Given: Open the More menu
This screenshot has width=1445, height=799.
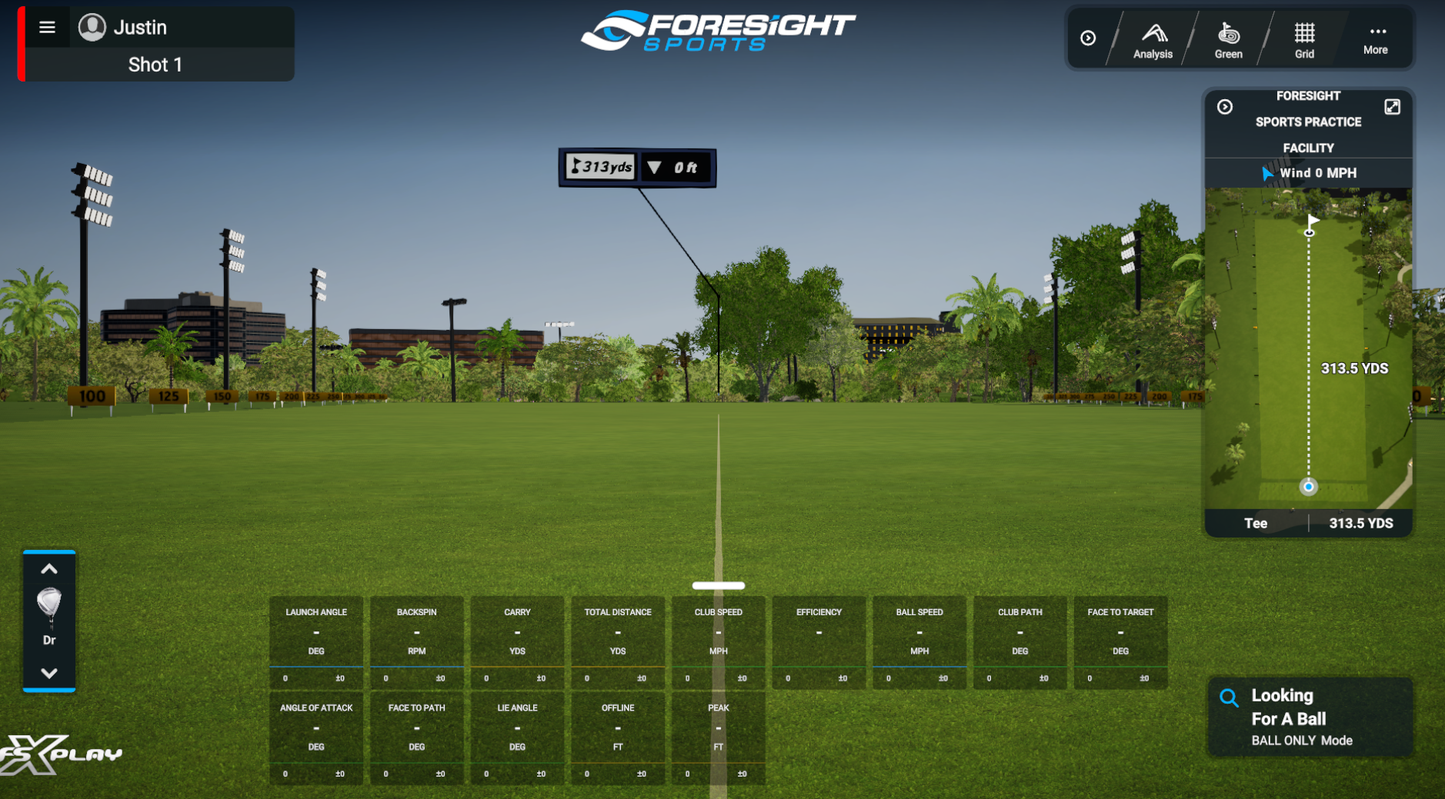Looking at the screenshot, I should point(1375,38).
